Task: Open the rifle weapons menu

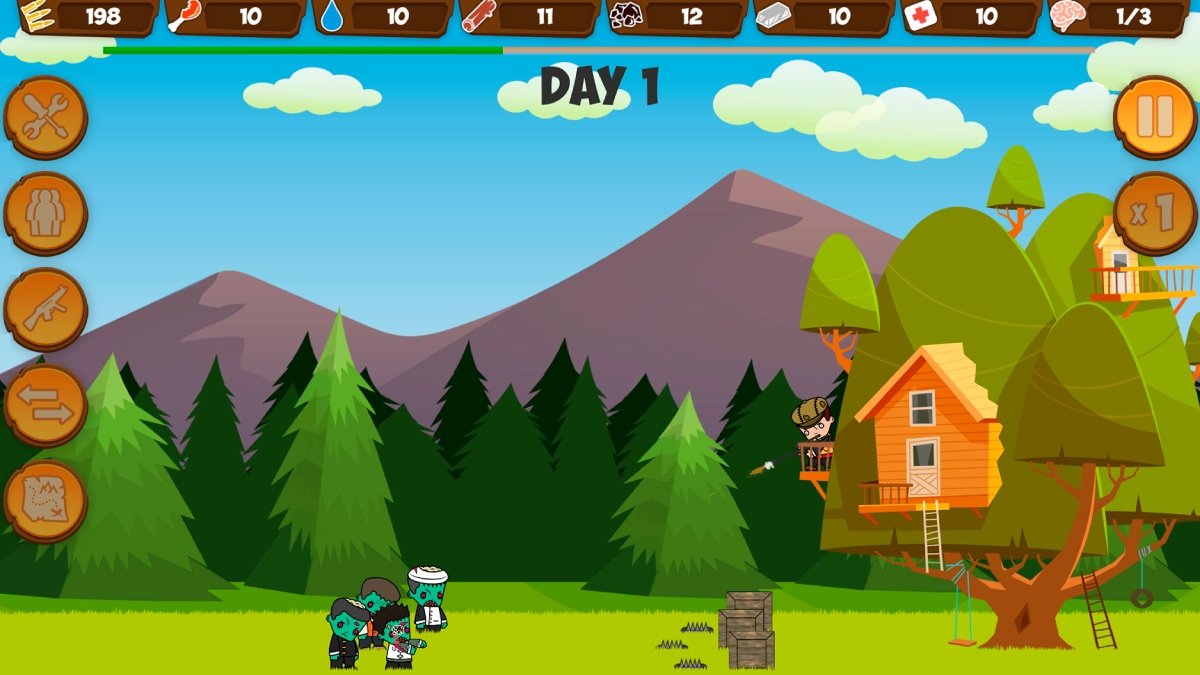Action: [45, 310]
